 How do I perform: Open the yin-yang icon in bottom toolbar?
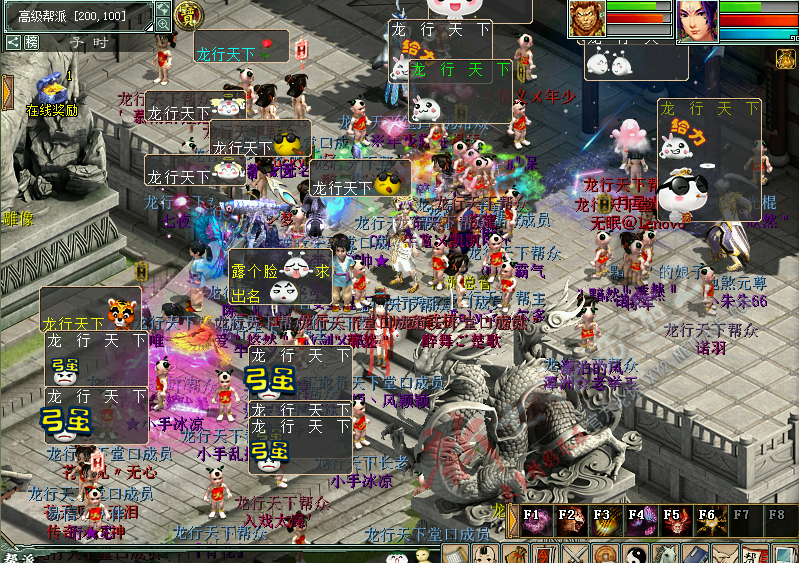point(637,554)
